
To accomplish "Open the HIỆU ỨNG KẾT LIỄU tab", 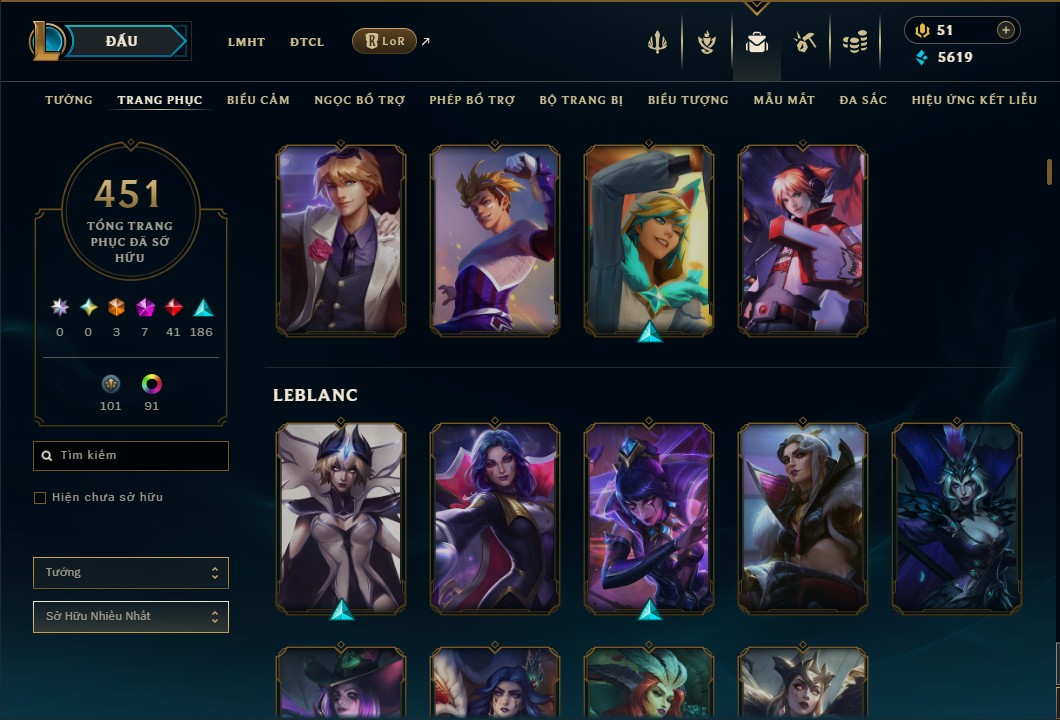I will pos(973,100).
